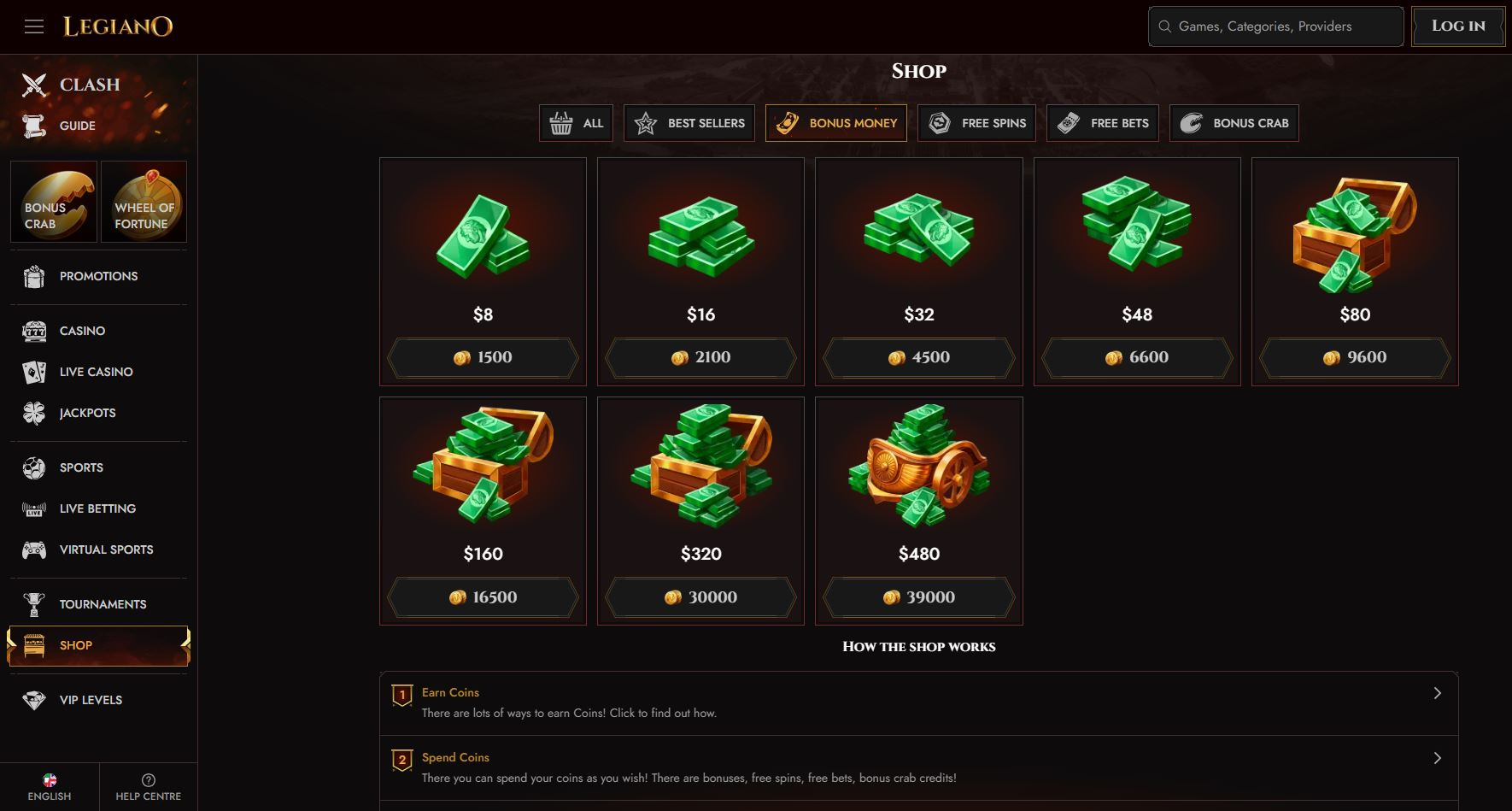Select the Free Spins shop category

pos(976,123)
